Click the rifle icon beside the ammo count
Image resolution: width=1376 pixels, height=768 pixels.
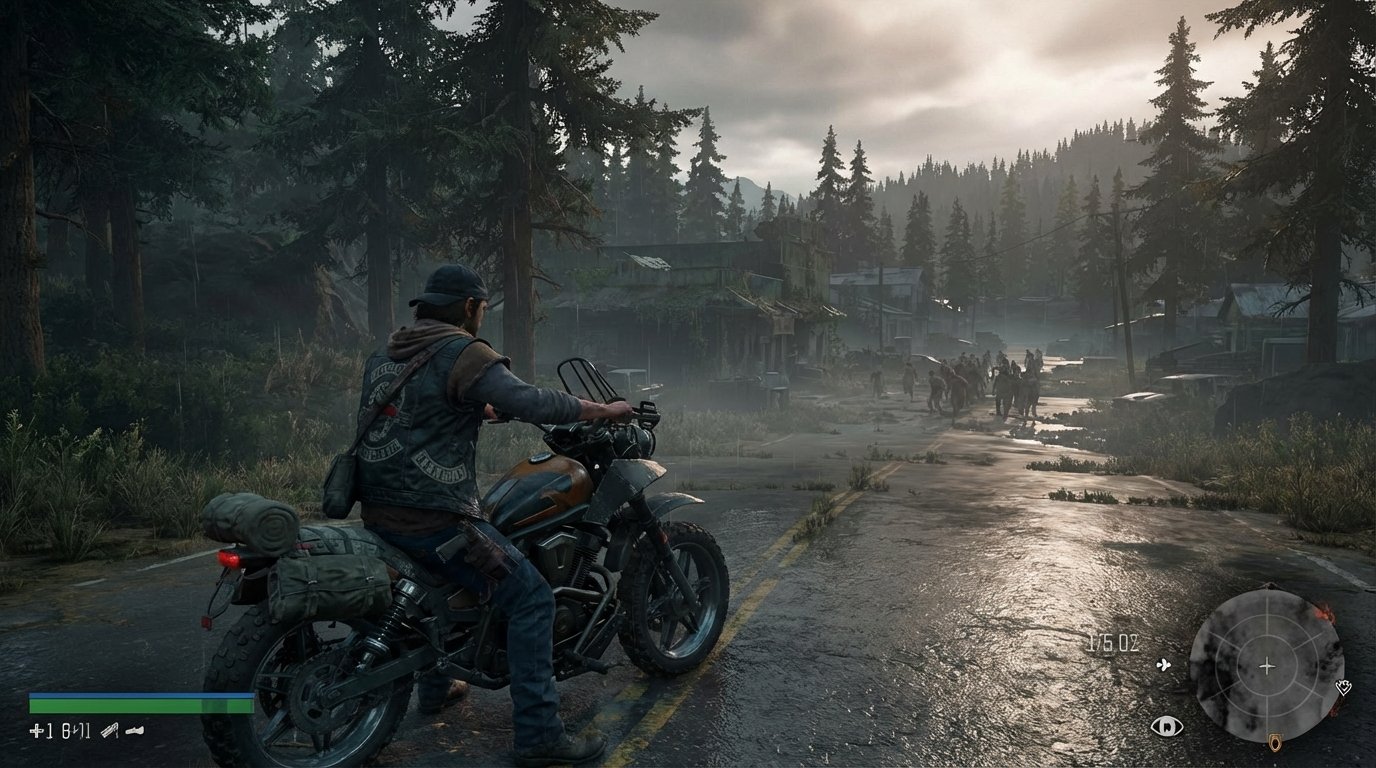[x=110, y=731]
